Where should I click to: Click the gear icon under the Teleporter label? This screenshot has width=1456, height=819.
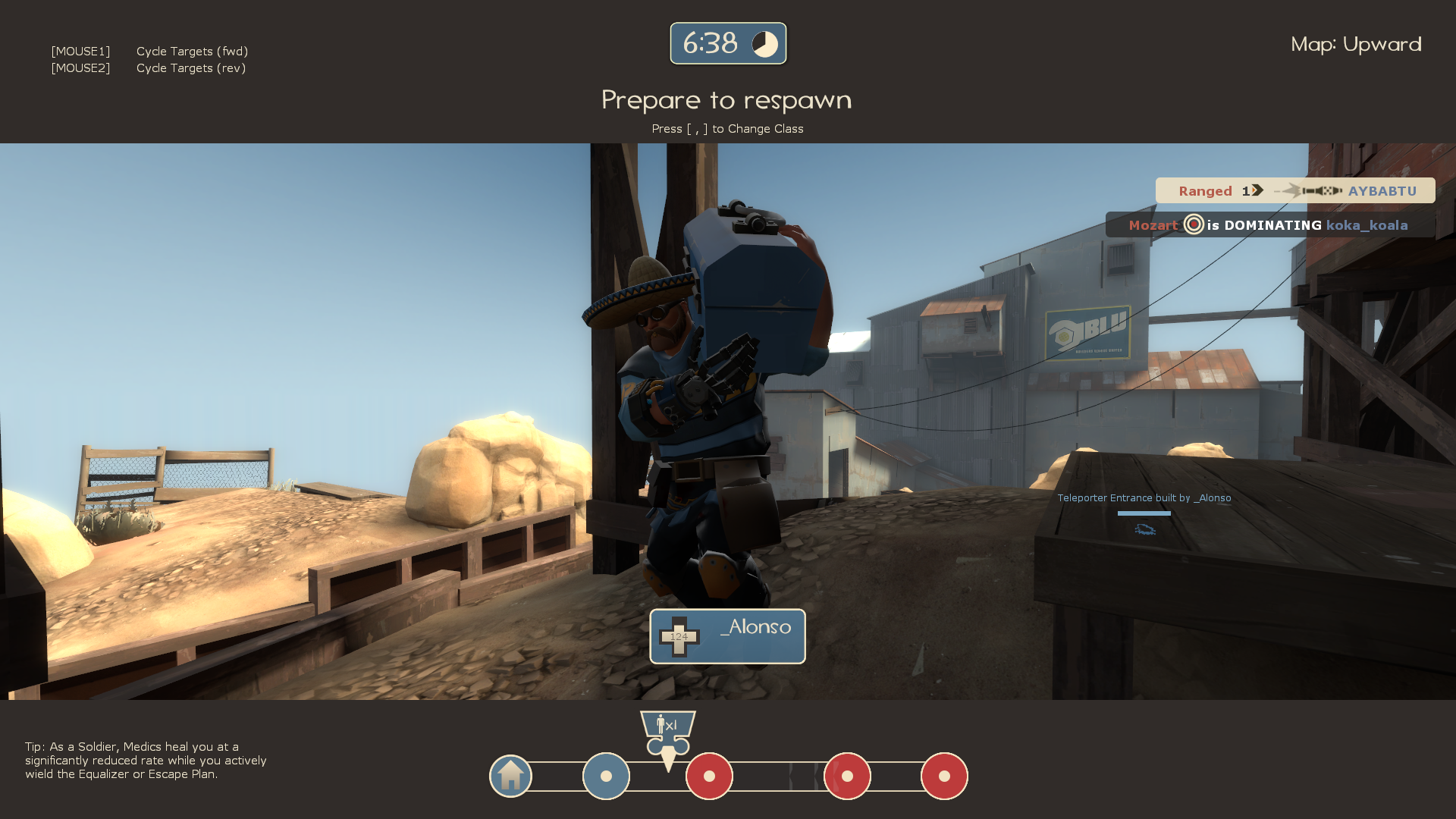pos(1144,530)
